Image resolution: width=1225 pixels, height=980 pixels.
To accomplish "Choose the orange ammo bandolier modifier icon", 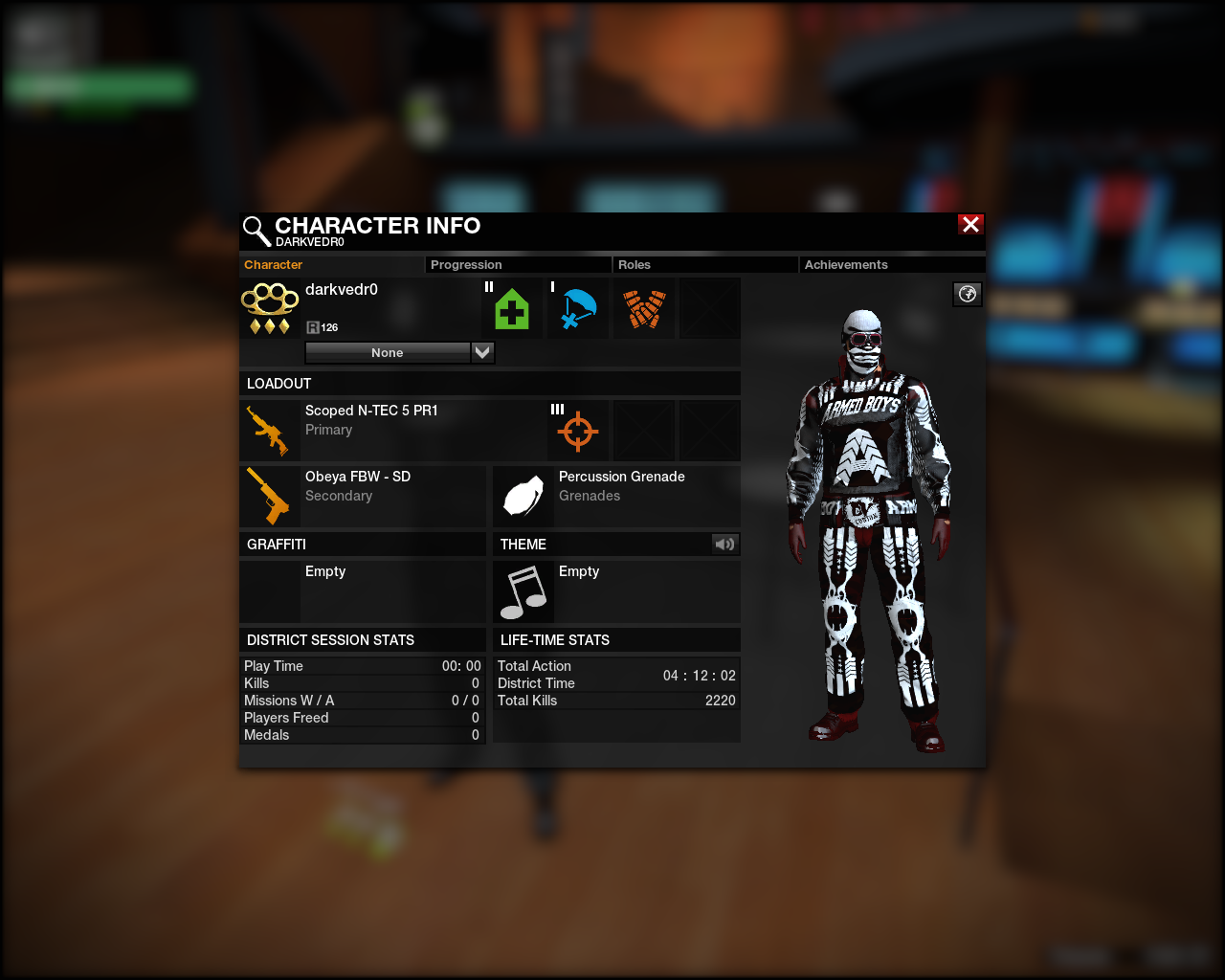I will pyautogui.click(x=644, y=309).
